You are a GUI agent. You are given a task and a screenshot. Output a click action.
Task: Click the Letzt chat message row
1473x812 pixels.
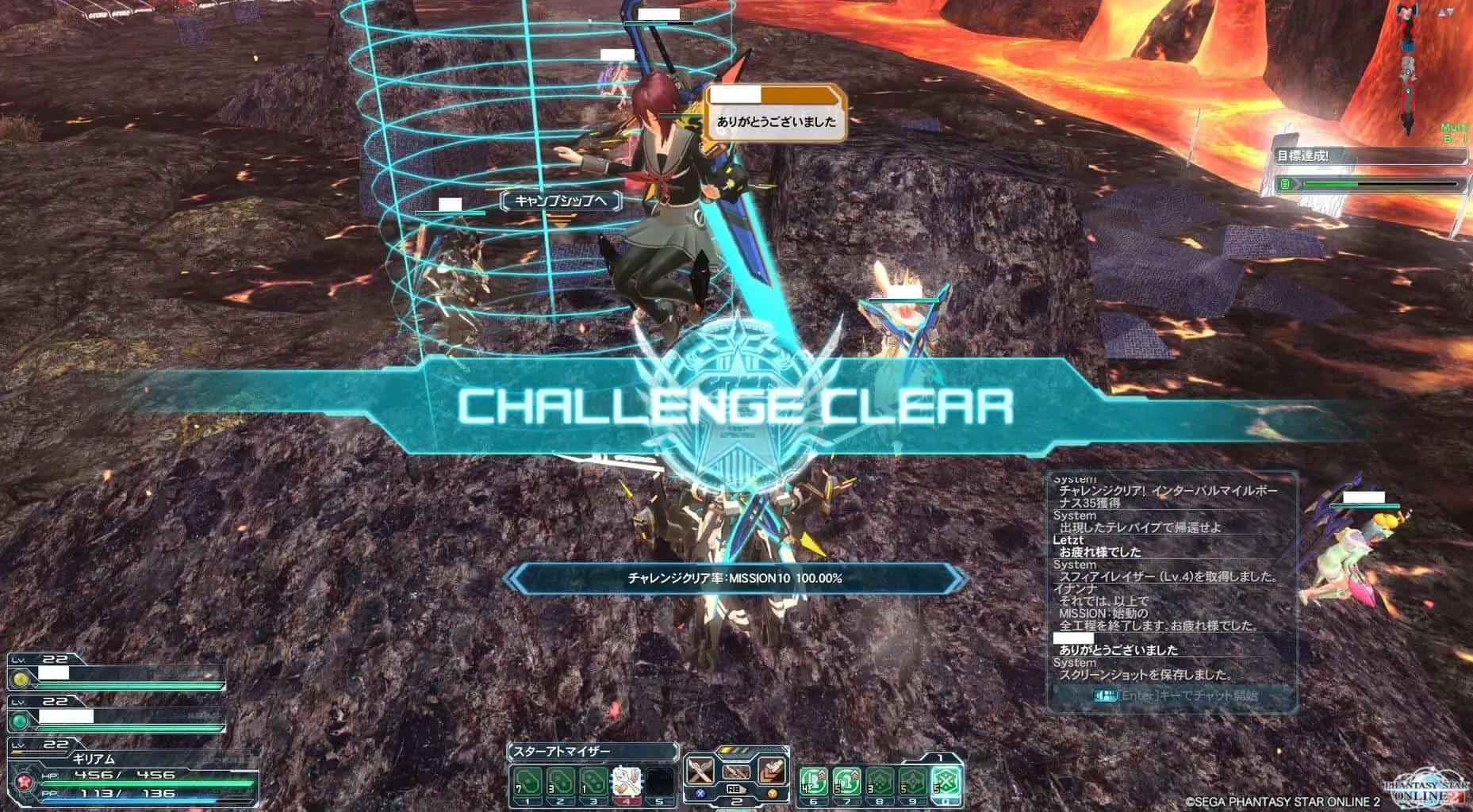coord(1166,546)
